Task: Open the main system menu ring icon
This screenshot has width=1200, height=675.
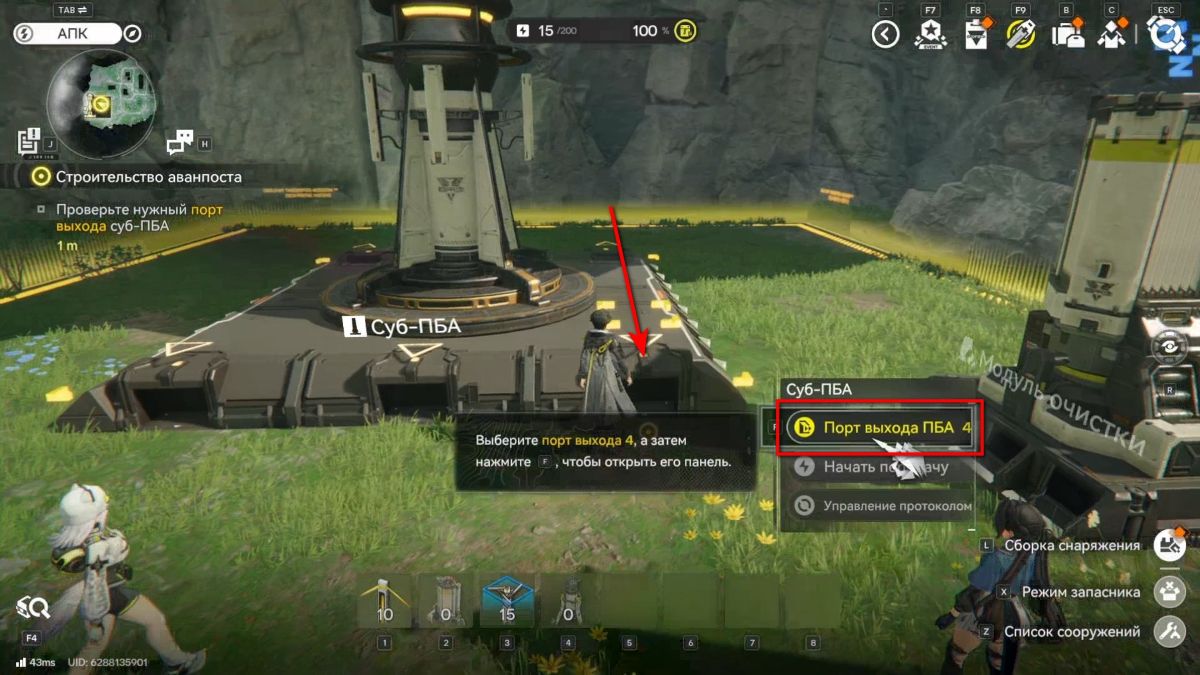Action: (x=1165, y=35)
